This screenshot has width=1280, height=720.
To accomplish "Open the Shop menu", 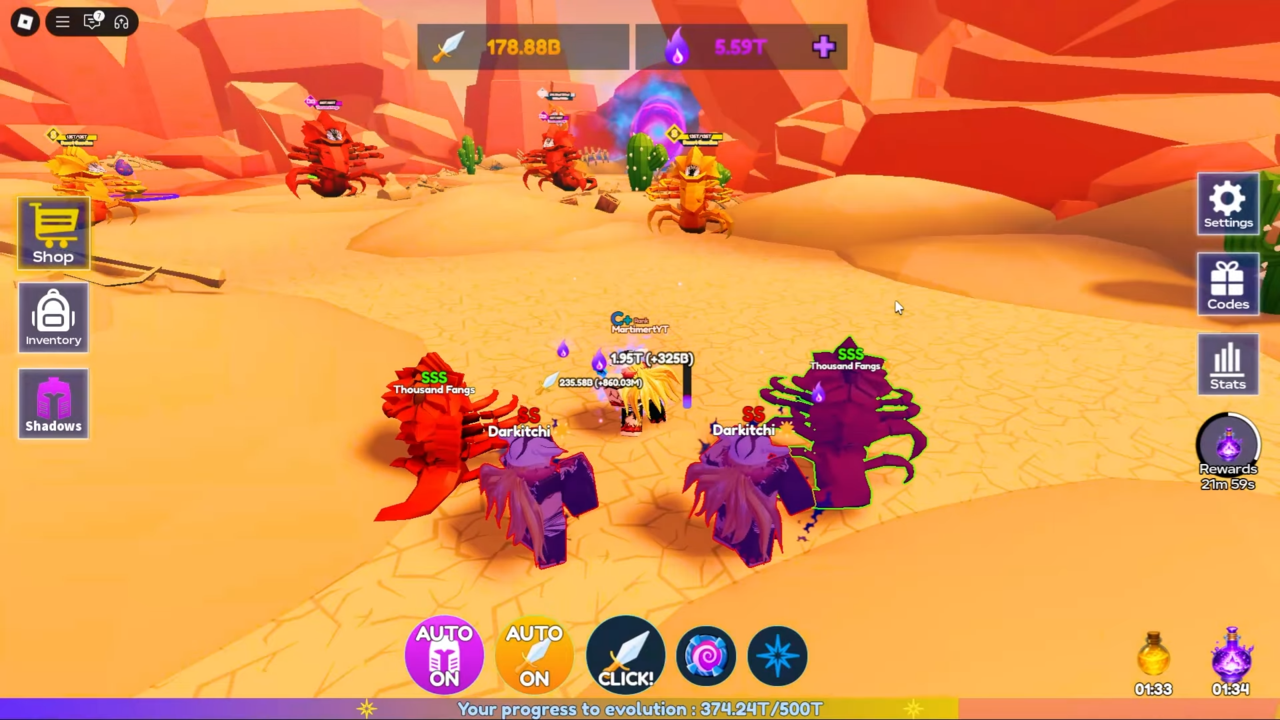I will tap(53, 232).
